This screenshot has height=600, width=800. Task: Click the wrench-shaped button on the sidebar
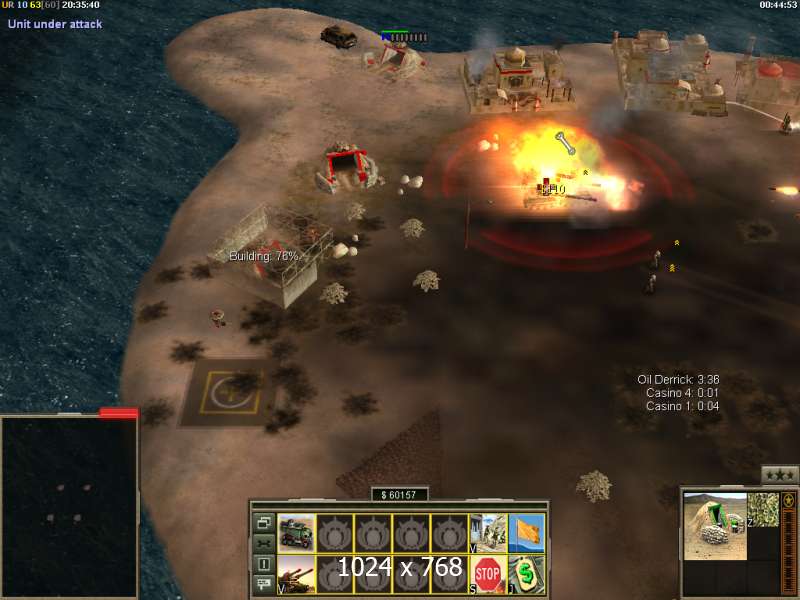tap(263, 543)
